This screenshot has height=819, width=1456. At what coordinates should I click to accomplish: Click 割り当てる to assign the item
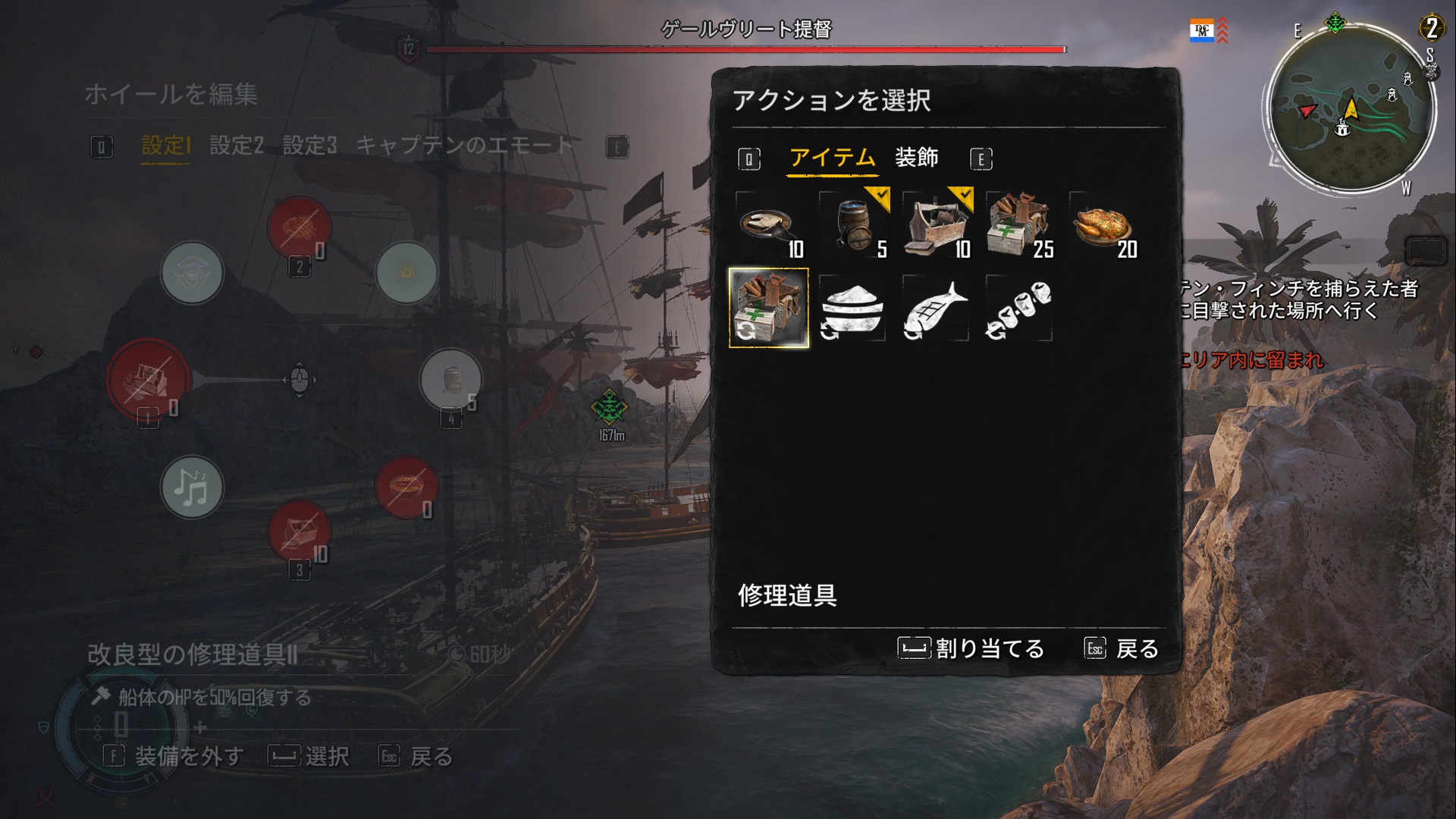[971, 648]
